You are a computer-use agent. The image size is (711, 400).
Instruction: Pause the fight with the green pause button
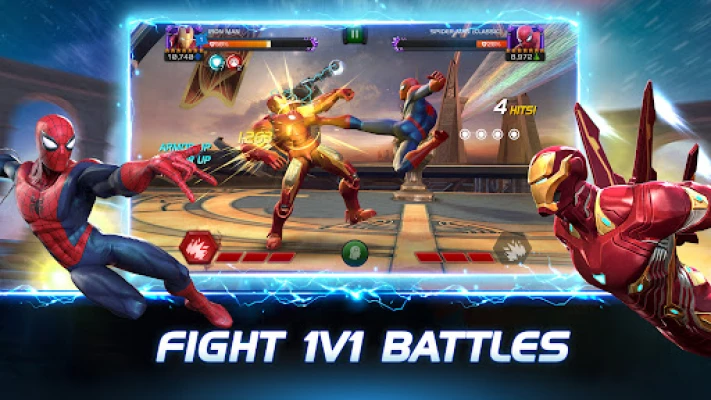[354, 35]
